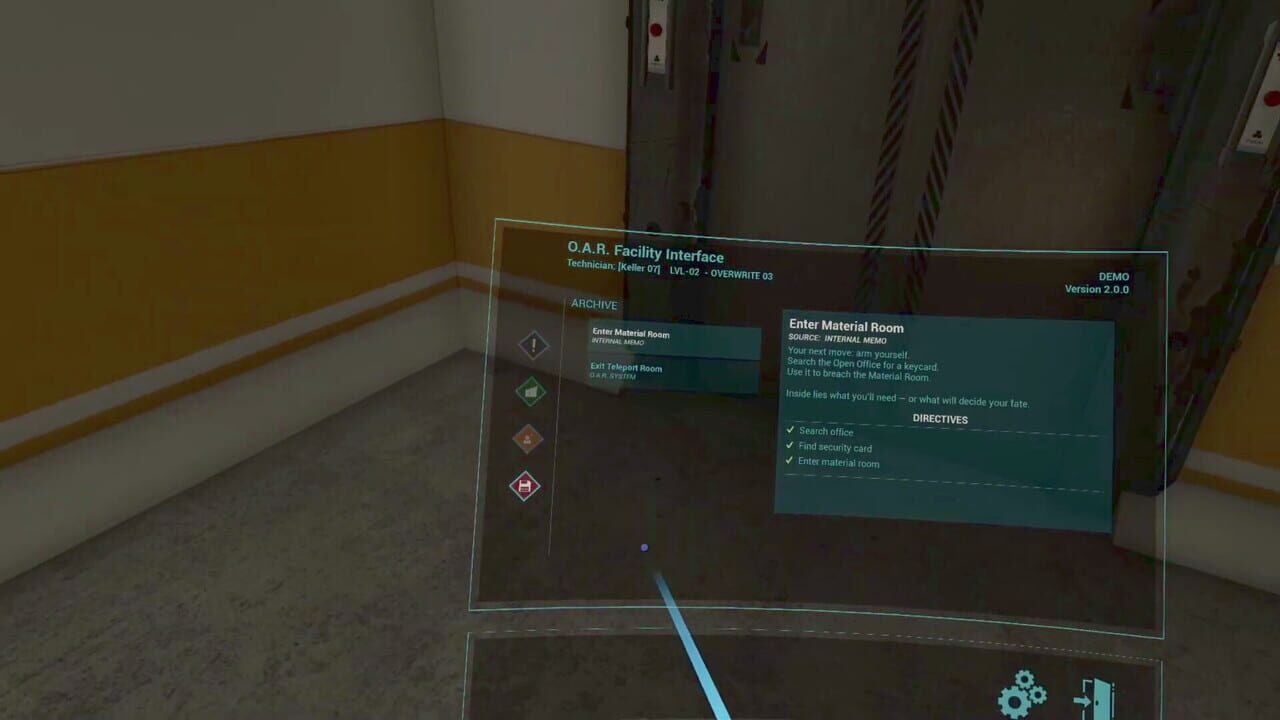This screenshot has width=1280, height=720.
Task: Click the Technician Keller 07 credentials text
Action: point(668,270)
